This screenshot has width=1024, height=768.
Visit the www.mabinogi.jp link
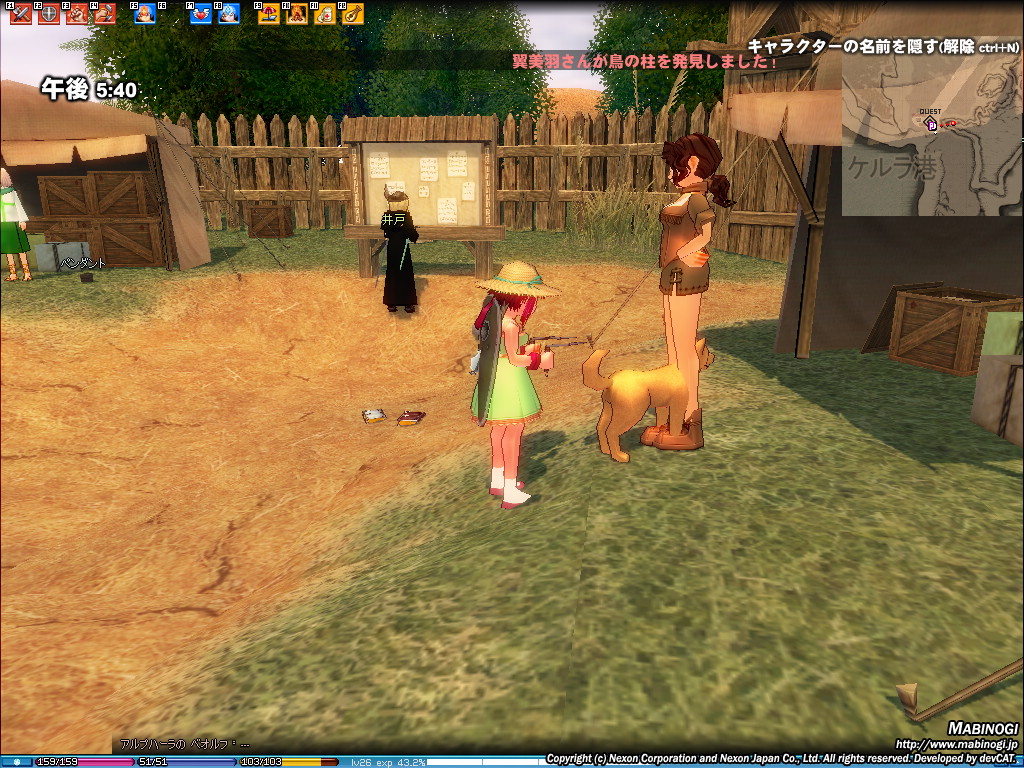click(955, 745)
